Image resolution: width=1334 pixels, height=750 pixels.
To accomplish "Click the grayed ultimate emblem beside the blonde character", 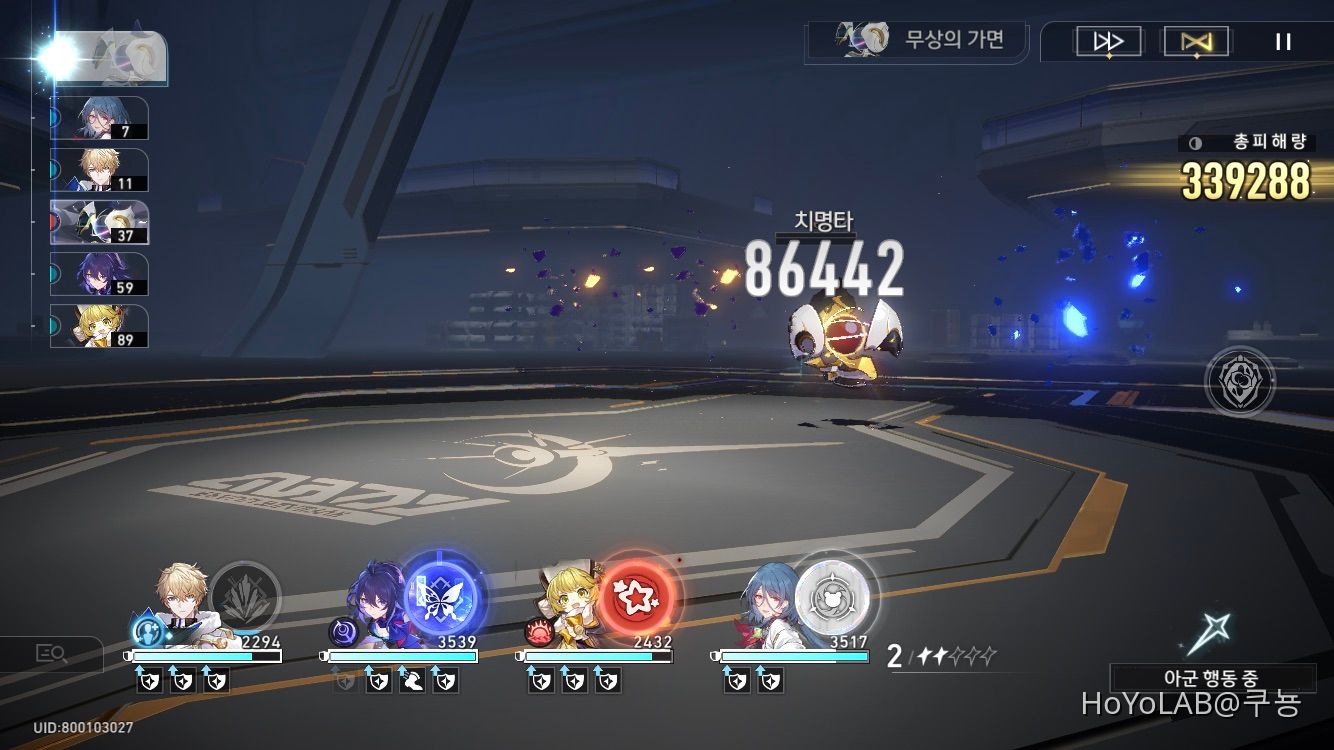I will 246,597.
